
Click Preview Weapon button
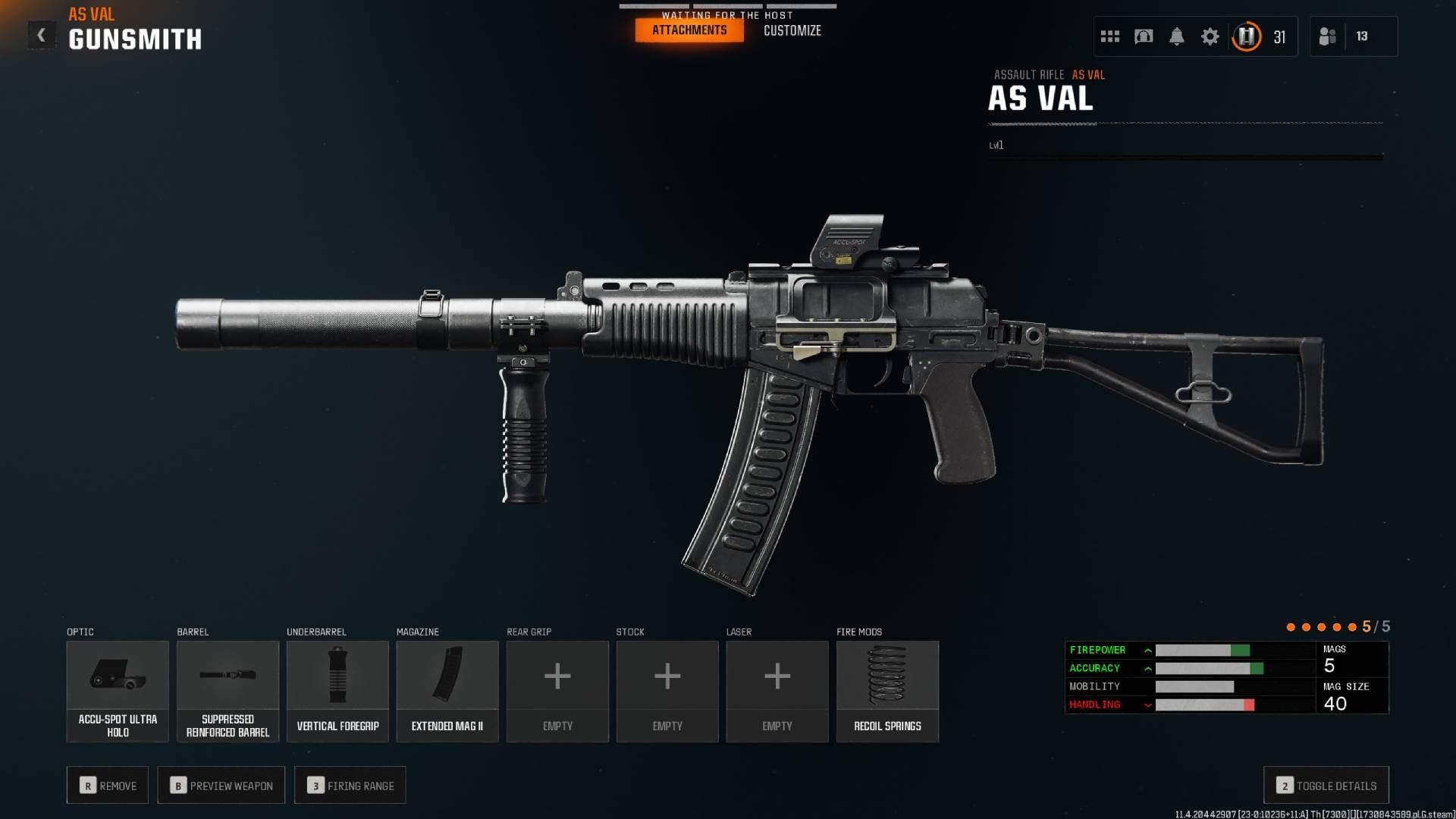[x=221, y=785]
